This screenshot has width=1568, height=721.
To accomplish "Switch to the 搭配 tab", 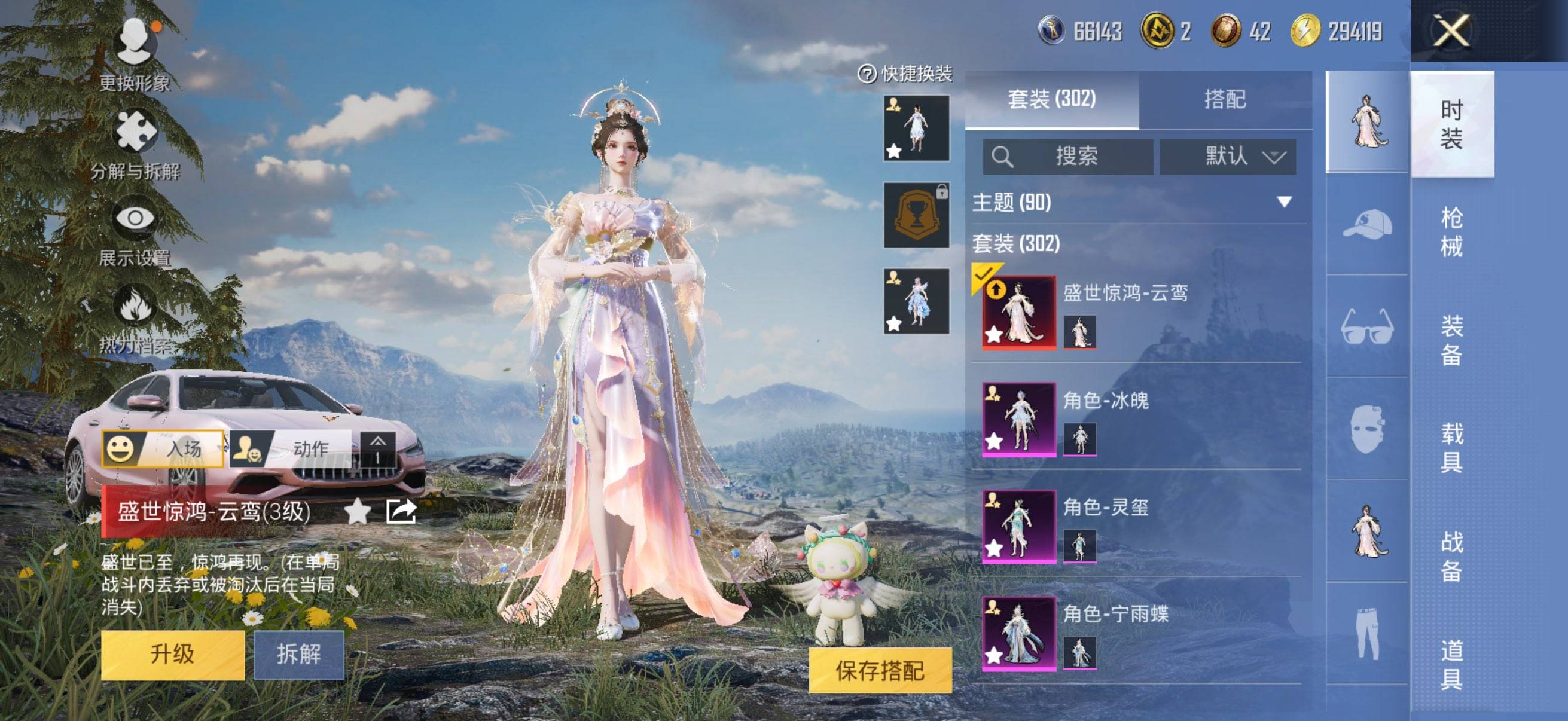I will [x=1225, y=99].
